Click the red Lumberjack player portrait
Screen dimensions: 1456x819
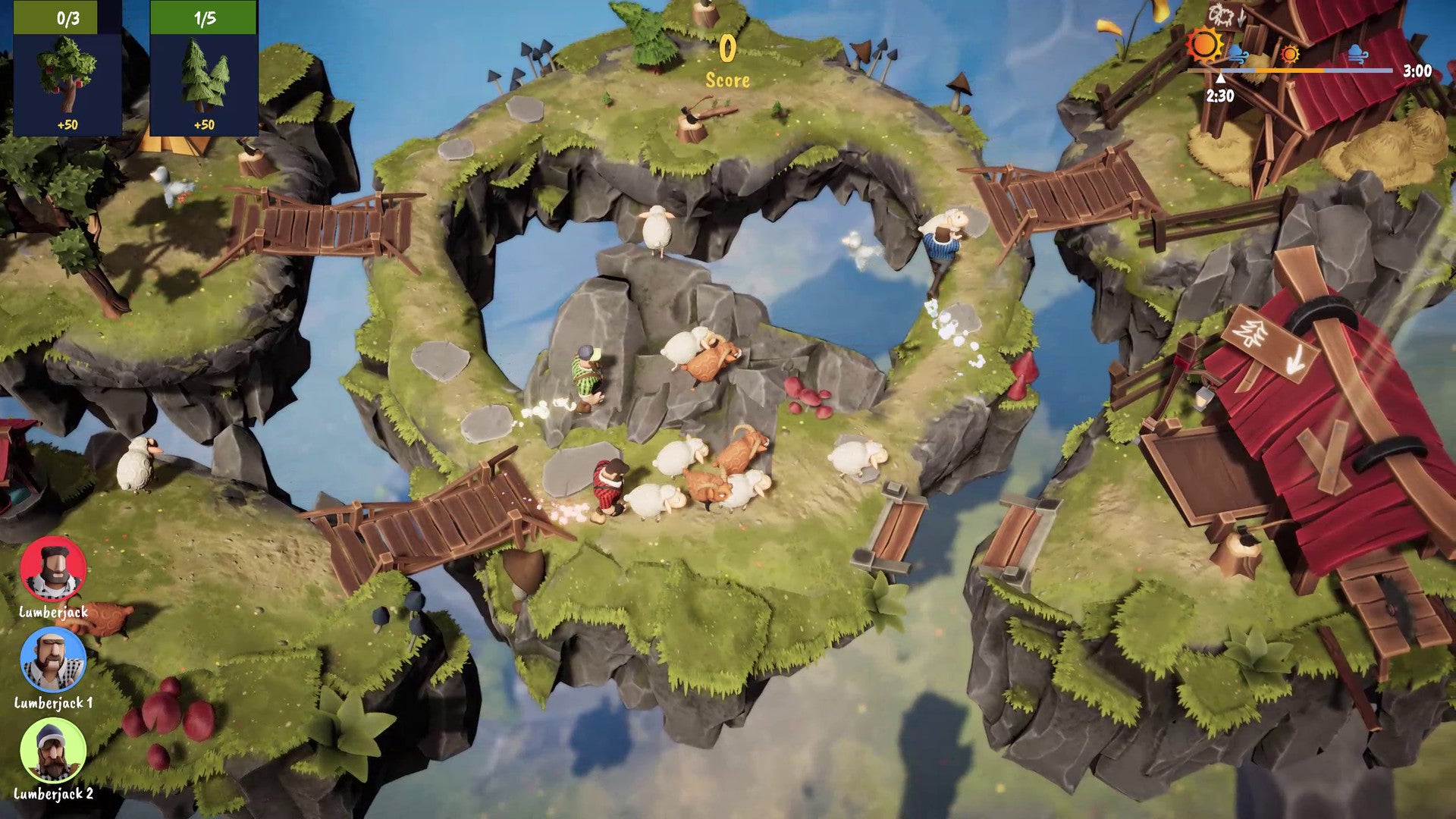(x=53, y=570)
